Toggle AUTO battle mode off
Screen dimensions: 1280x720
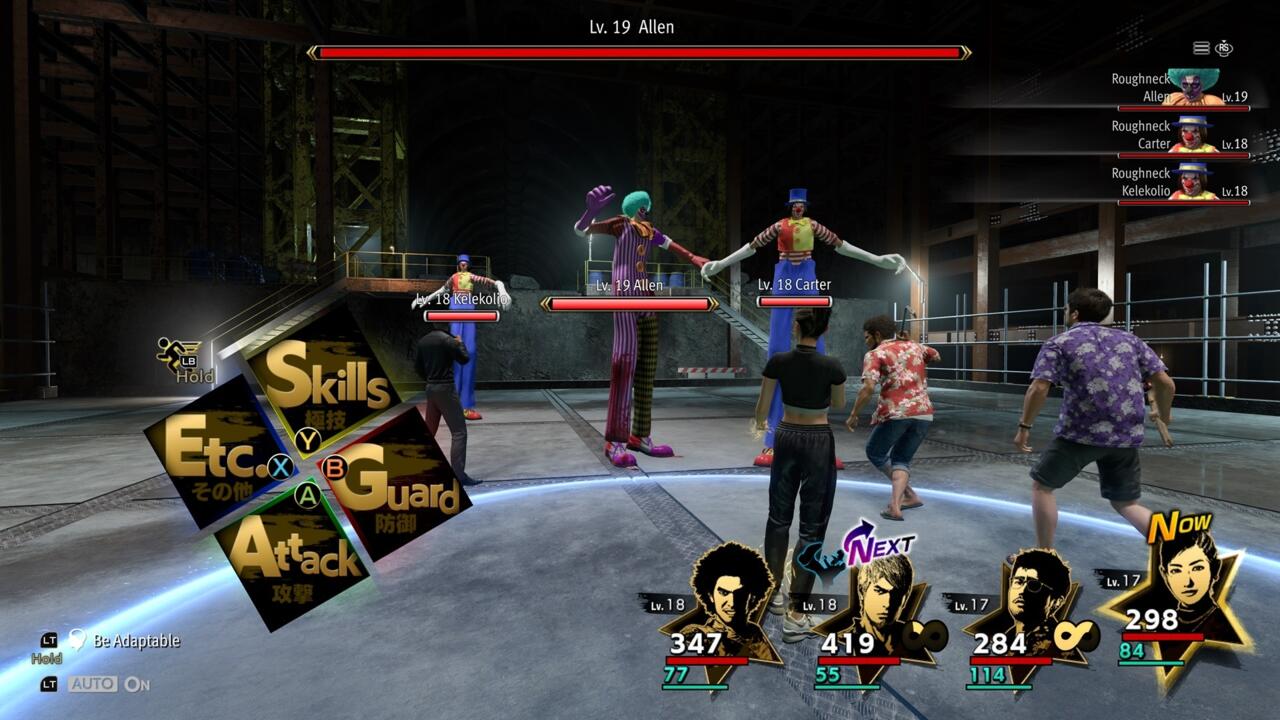click(92, 686)
